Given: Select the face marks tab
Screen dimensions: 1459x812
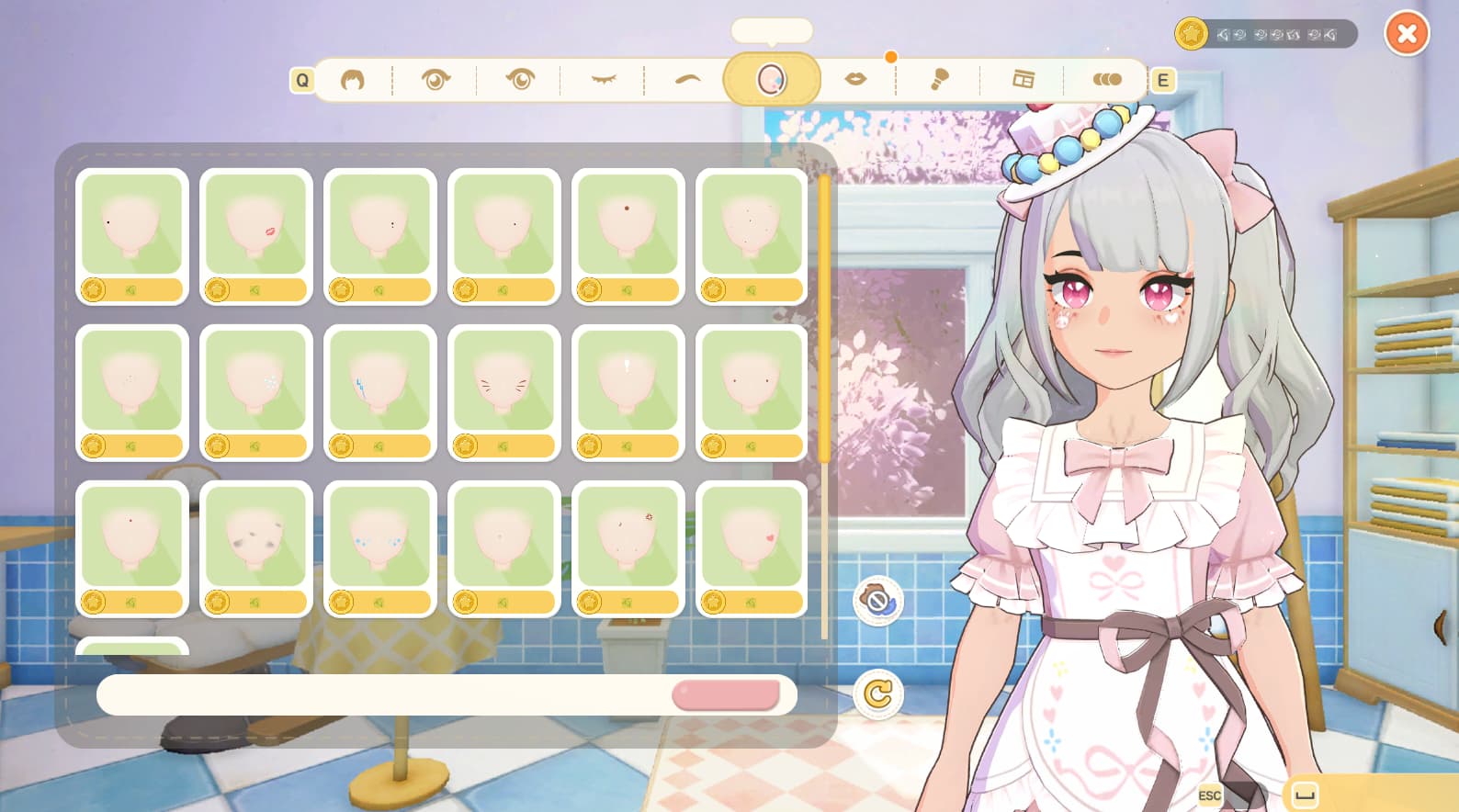Looking at the screenshot, I should pyautogui.click(x=771, y=80).
